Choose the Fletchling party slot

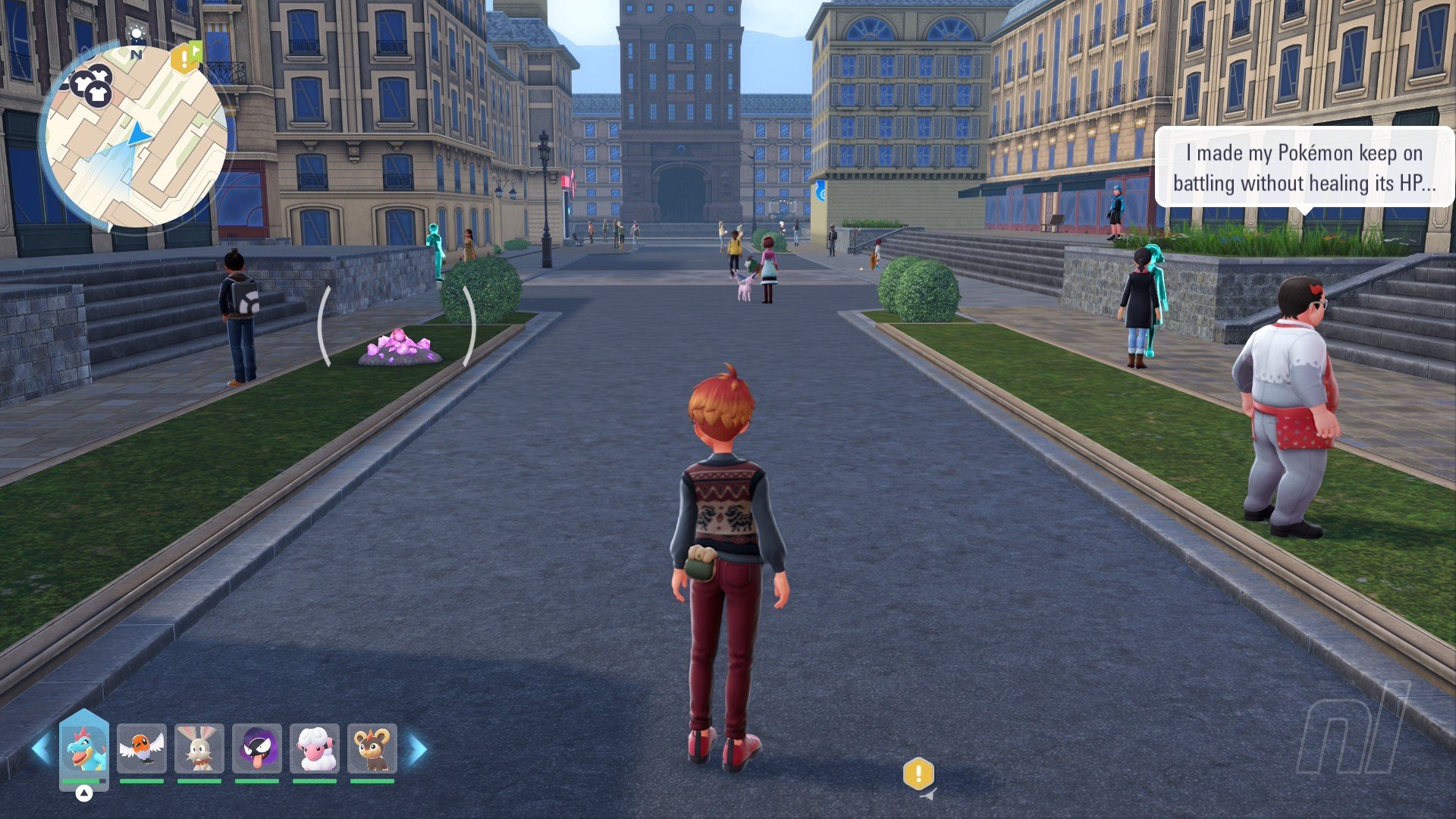click(x=142, y=748)
